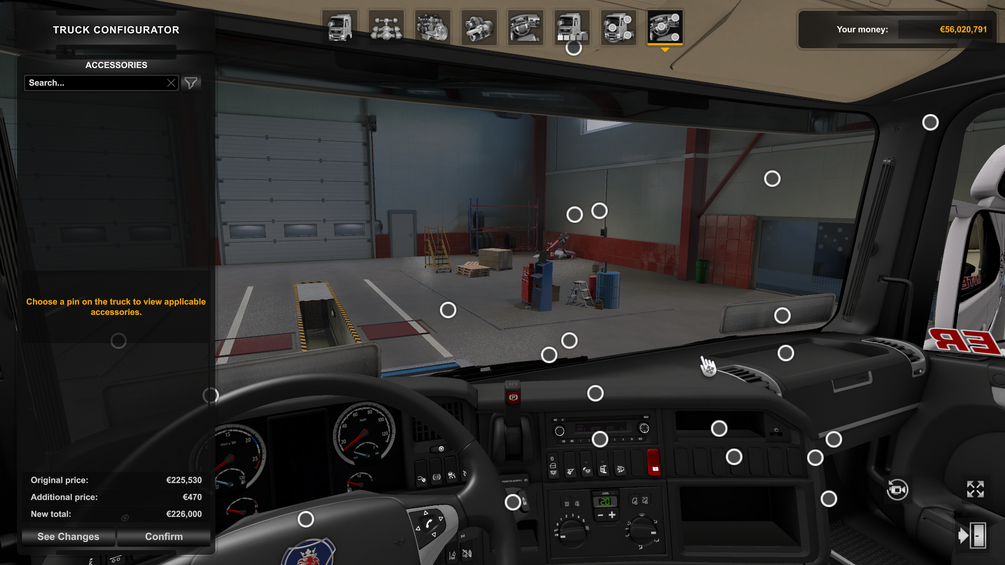Choose the transmission gearbox category
The width and height of the screenshot is (1005, 565).
coord(479,27)
